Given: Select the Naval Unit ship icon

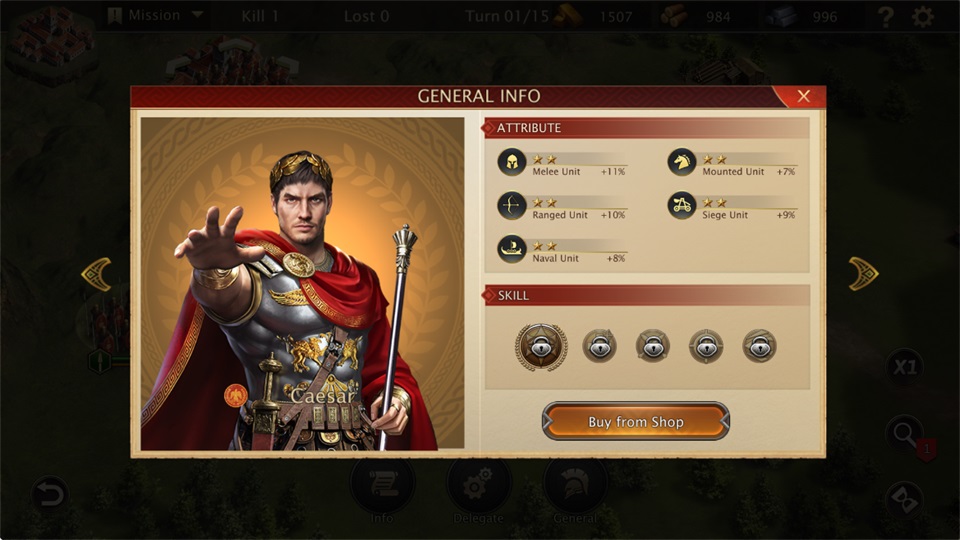Looking at the screenshot, I should pyautogui.click(x=512, y=249).
